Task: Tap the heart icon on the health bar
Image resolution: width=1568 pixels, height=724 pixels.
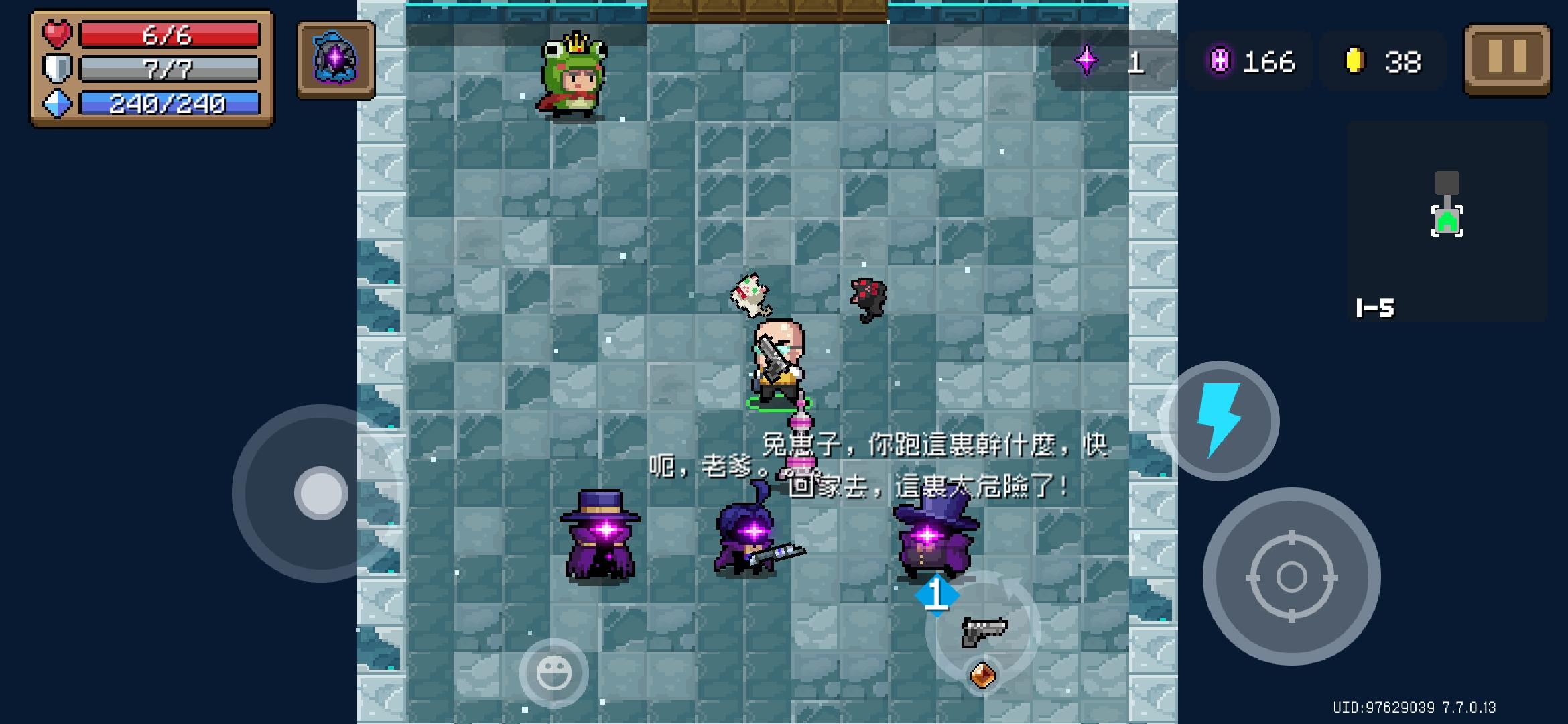Action: [x=56, y=35]
